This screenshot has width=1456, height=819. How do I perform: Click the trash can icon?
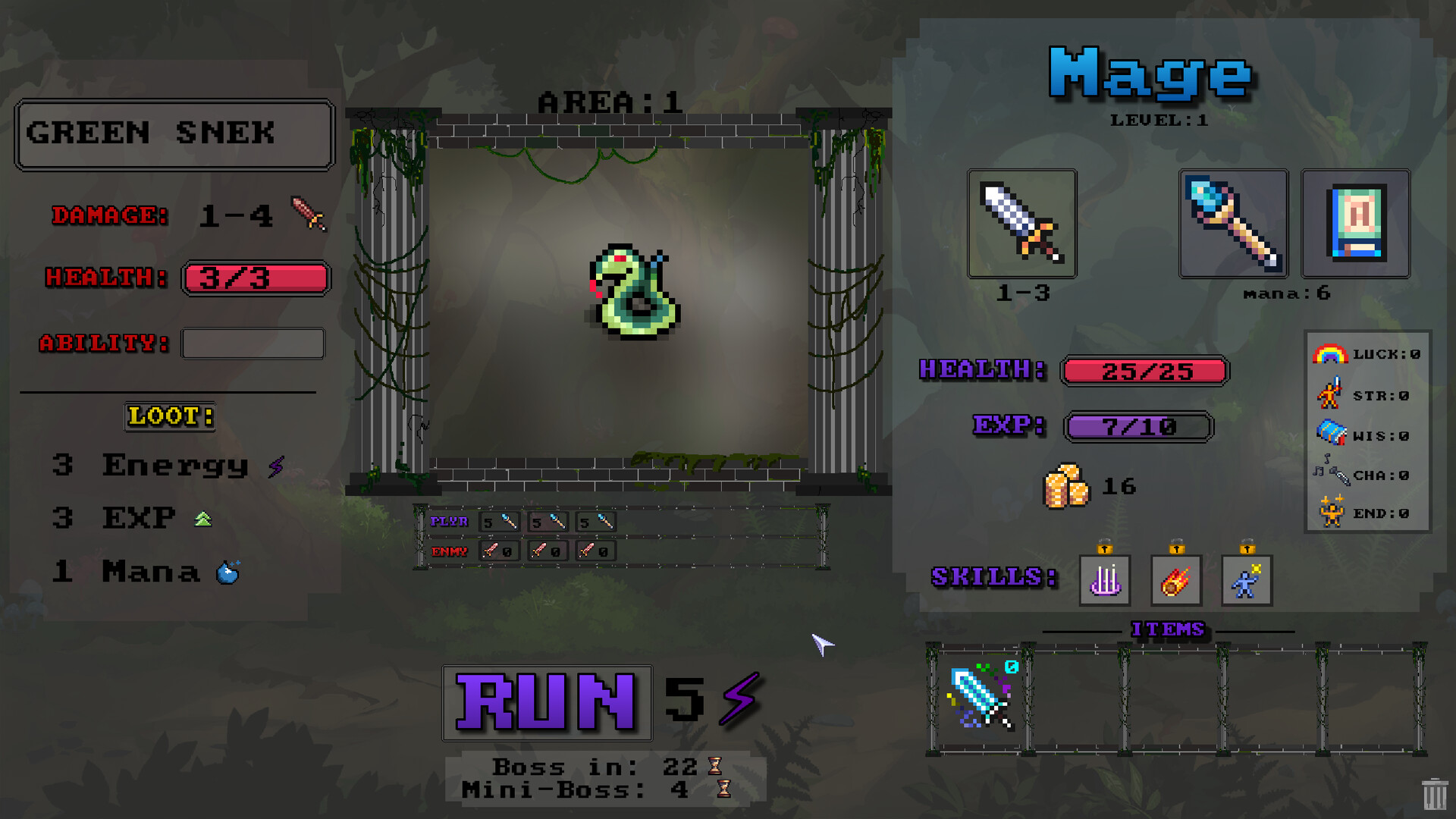[x=1434, y=793]
